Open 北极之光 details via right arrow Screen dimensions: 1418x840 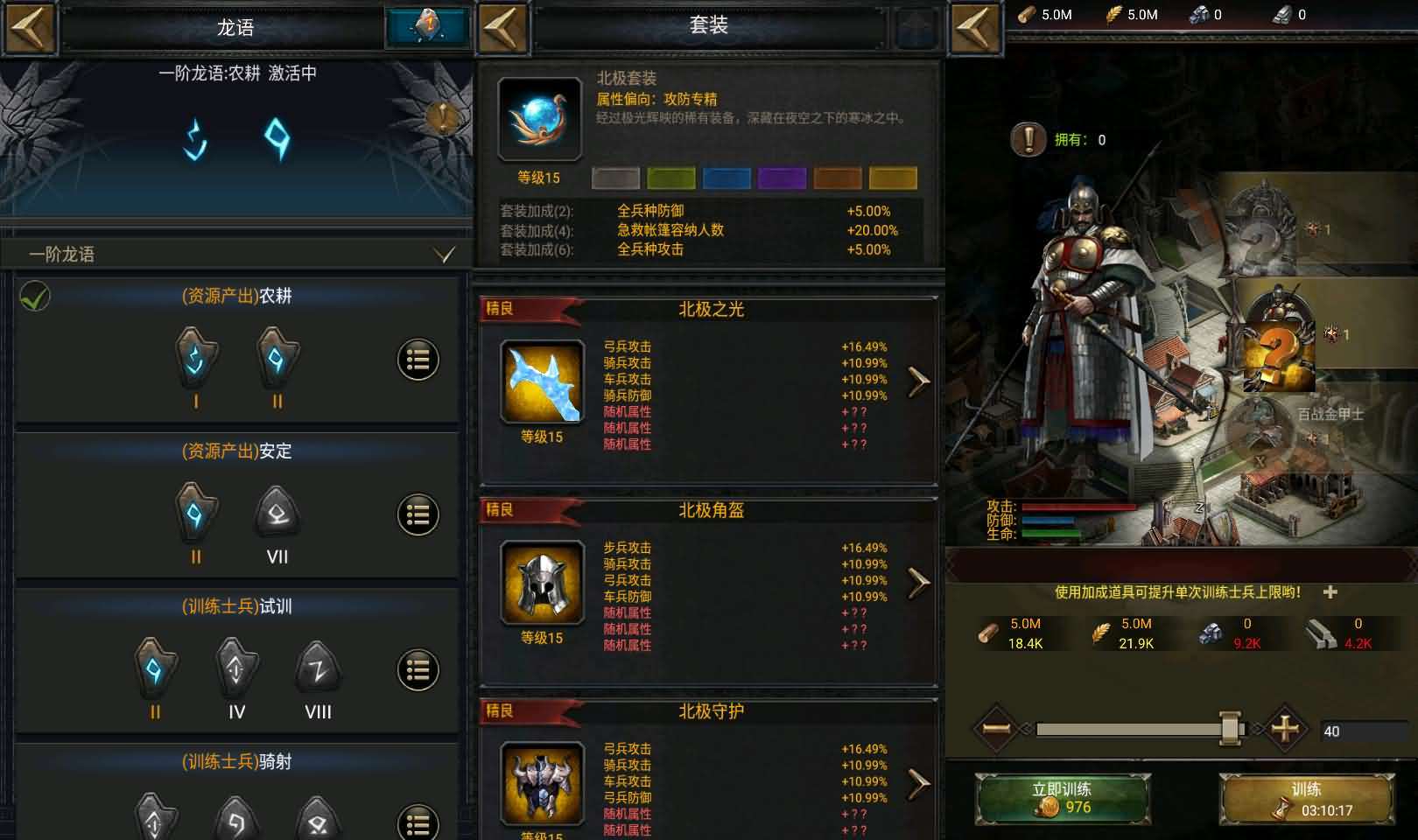click(x=916, y=381)
